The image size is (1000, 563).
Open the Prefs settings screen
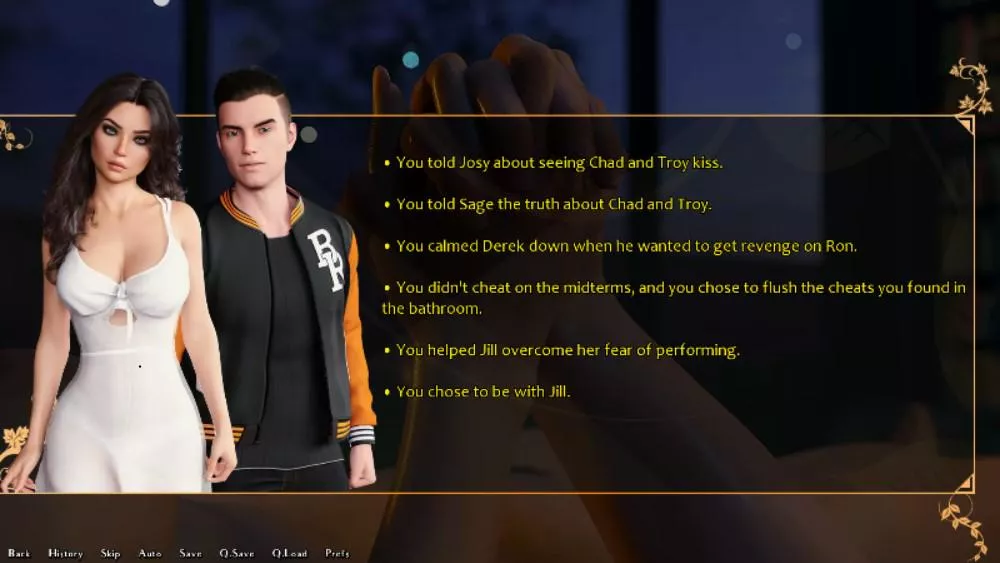coord(337,553)
